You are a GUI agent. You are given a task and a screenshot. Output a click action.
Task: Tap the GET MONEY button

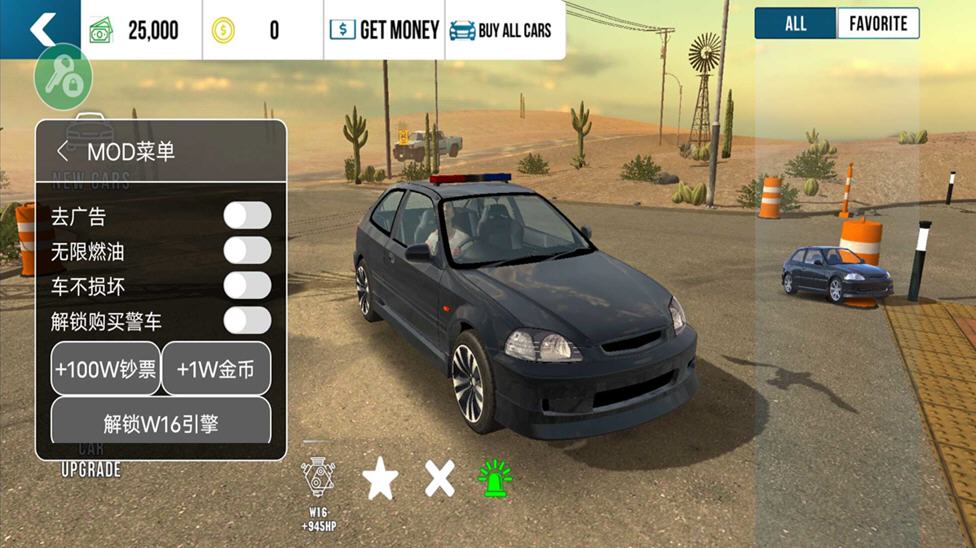pyautogui.click(x=385, y=30)
